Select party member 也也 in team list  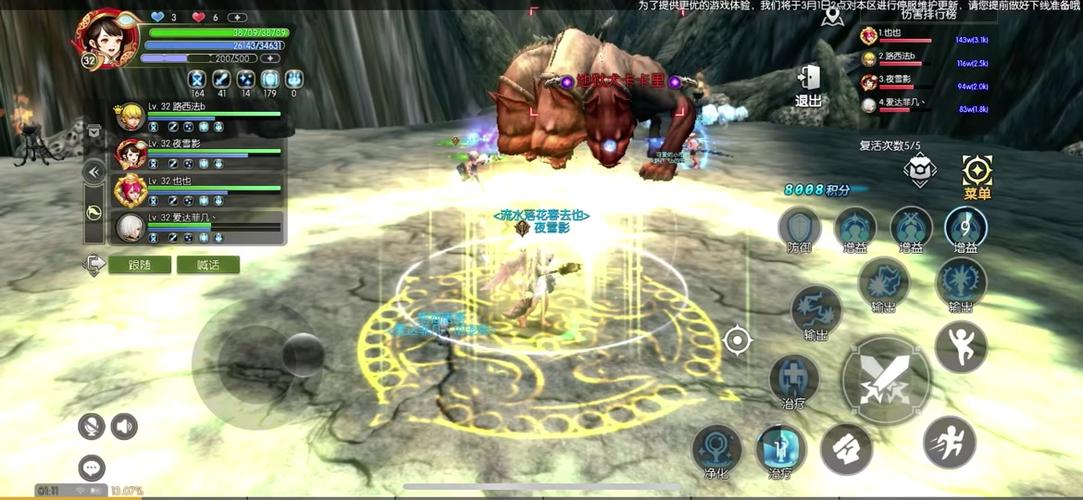click(x=200, y=190)
